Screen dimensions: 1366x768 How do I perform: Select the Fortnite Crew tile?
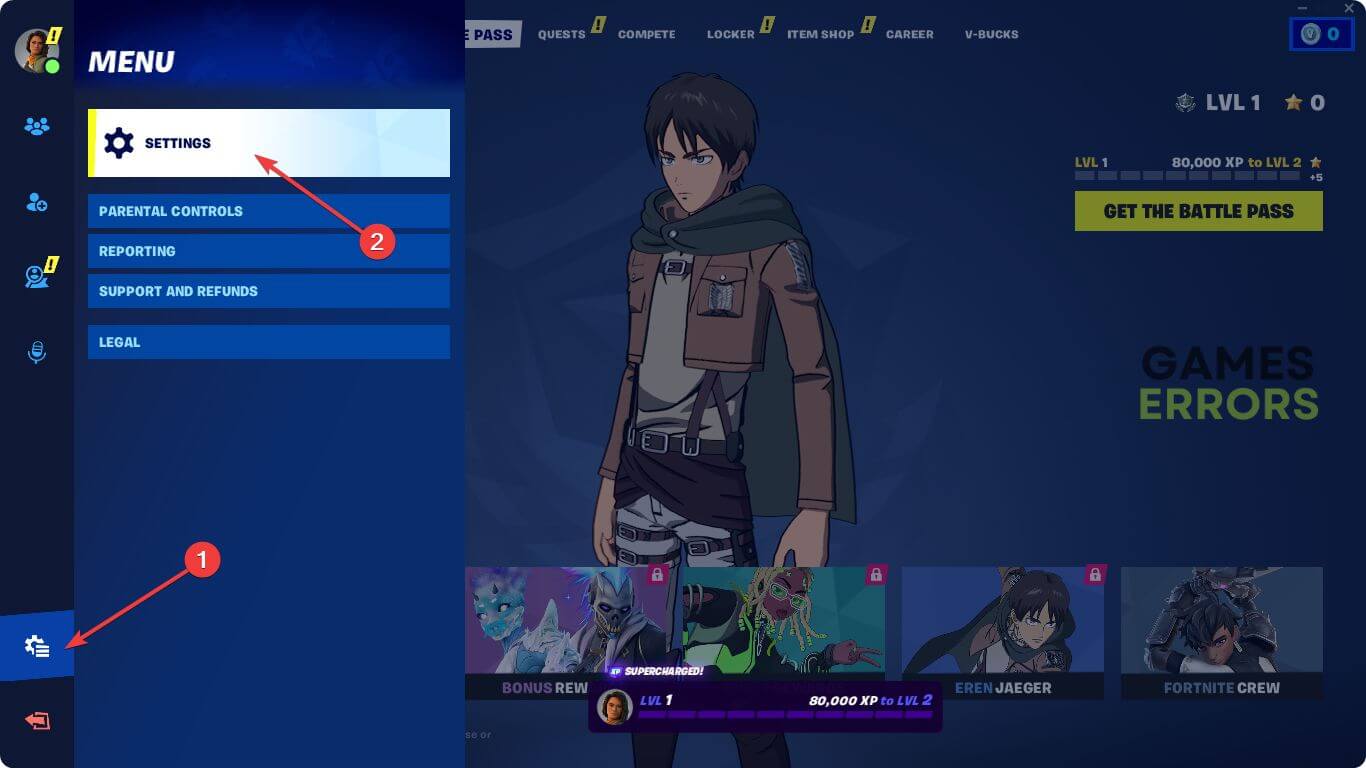click(x=1221, y=632)
